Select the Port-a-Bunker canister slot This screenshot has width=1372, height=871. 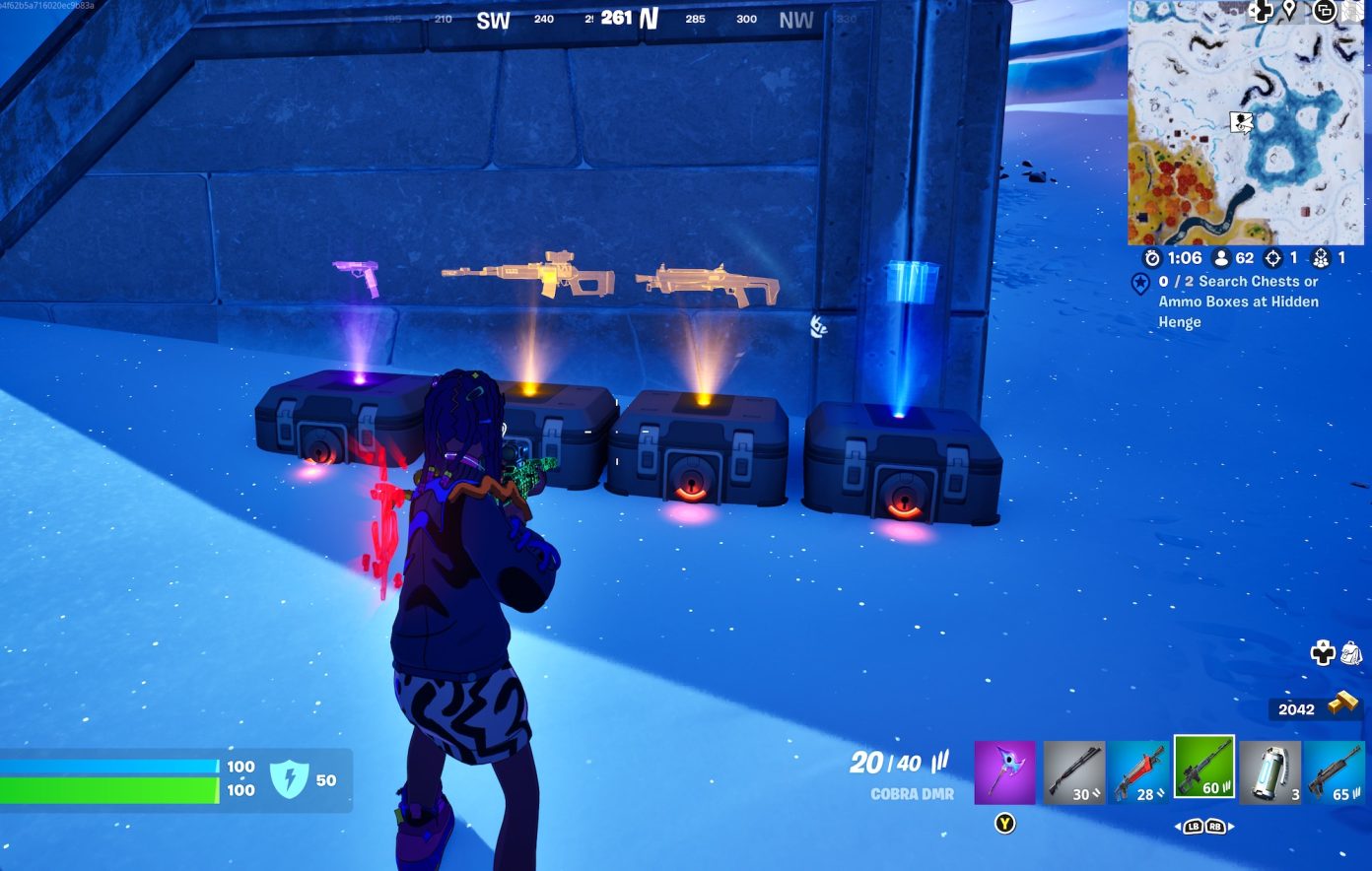tap(1272, 770)
